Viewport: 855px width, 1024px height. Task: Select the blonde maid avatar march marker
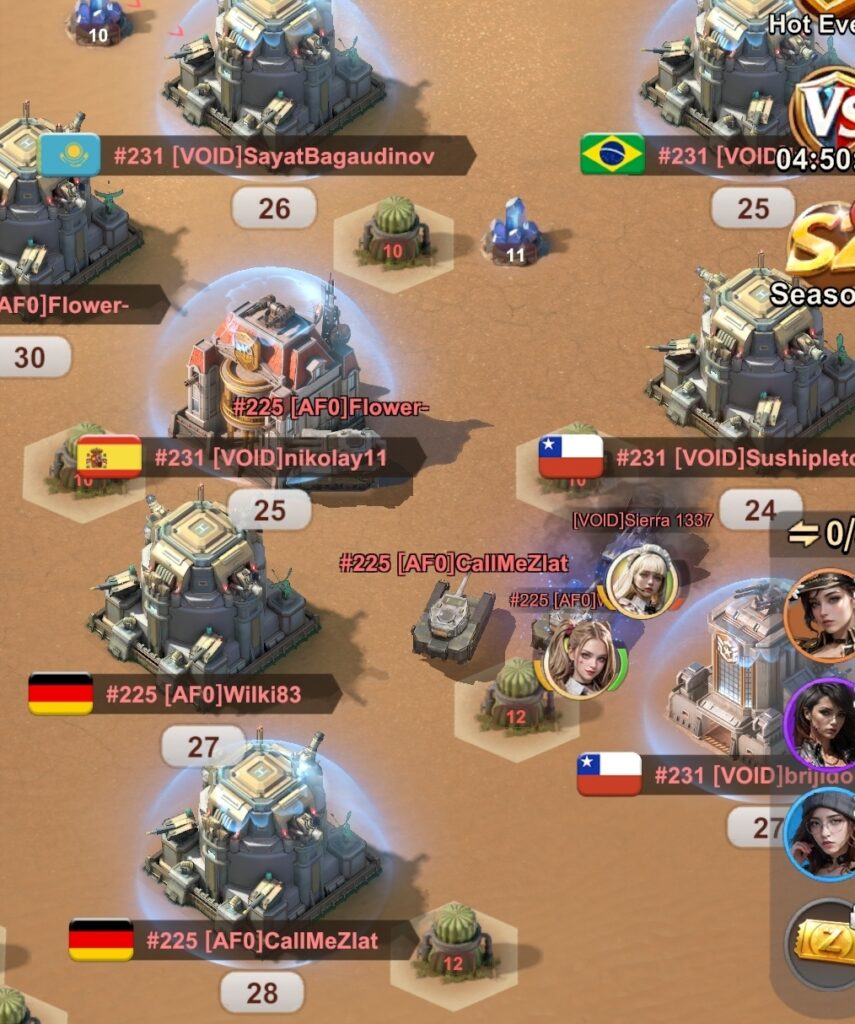pyautogui.click(x=641, y=581)
